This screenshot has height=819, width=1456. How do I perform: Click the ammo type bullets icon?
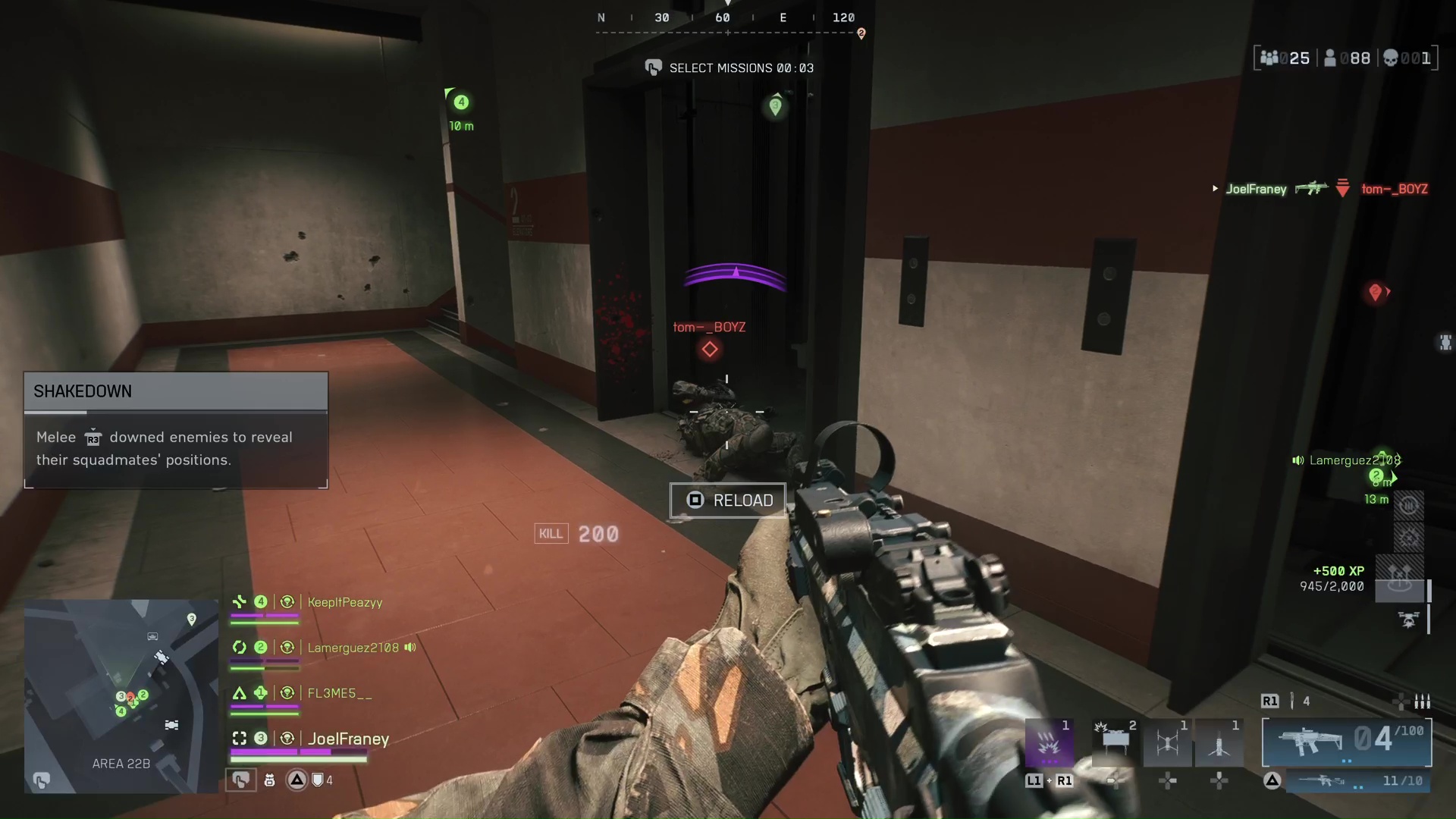pos(1424,702)
